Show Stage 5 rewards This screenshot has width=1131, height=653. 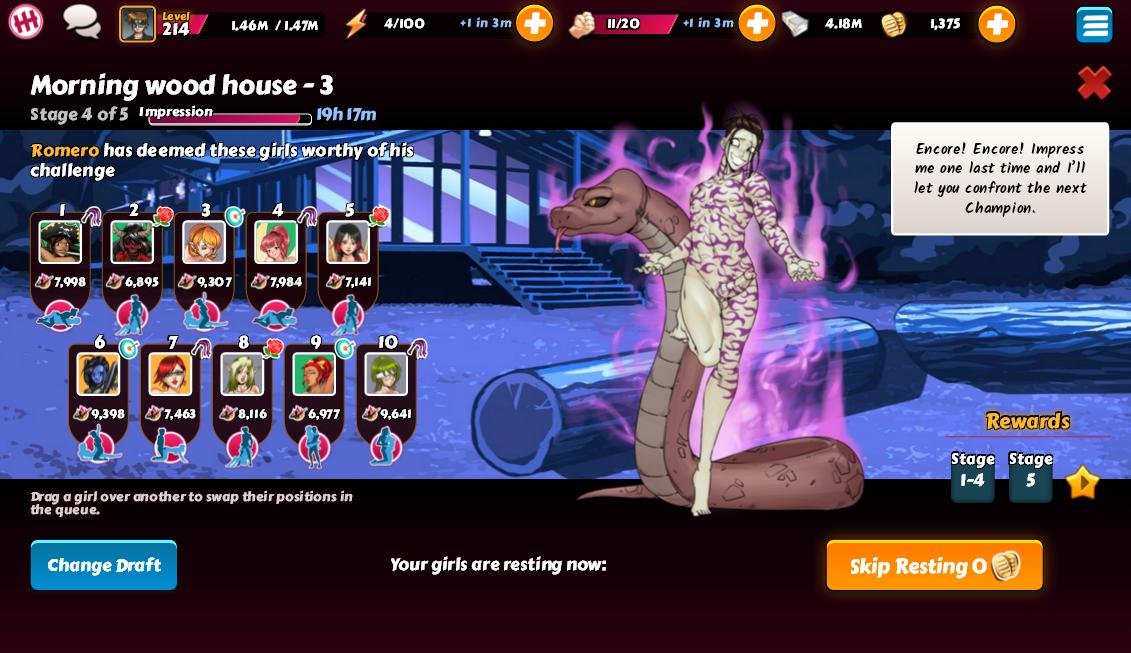(x=1030, y=475)
